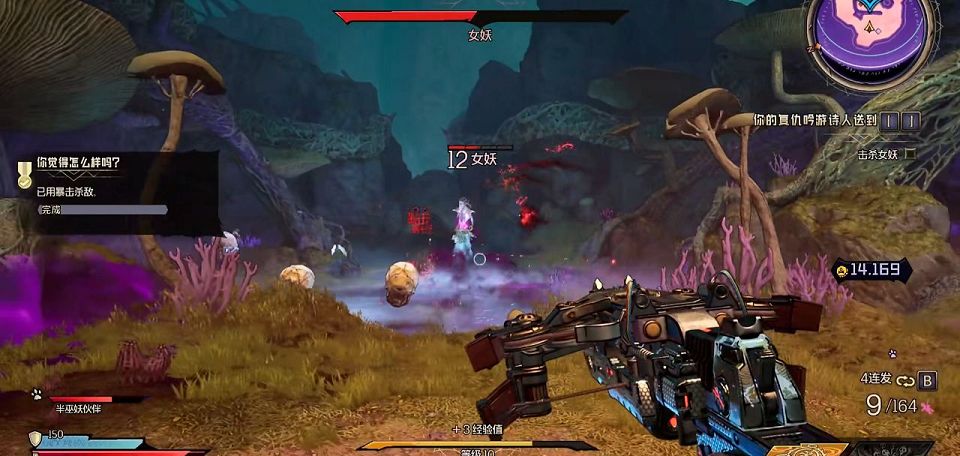Click the gold trophy challenge icon
Viewport: 960px width, 456px height.
24,175
